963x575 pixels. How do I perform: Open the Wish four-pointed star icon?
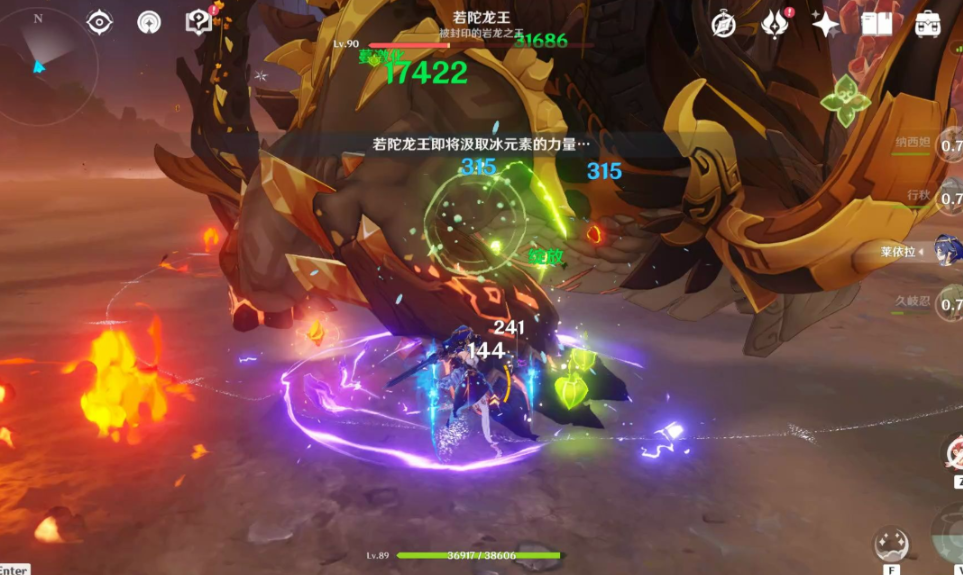click(x=825, y=24)
